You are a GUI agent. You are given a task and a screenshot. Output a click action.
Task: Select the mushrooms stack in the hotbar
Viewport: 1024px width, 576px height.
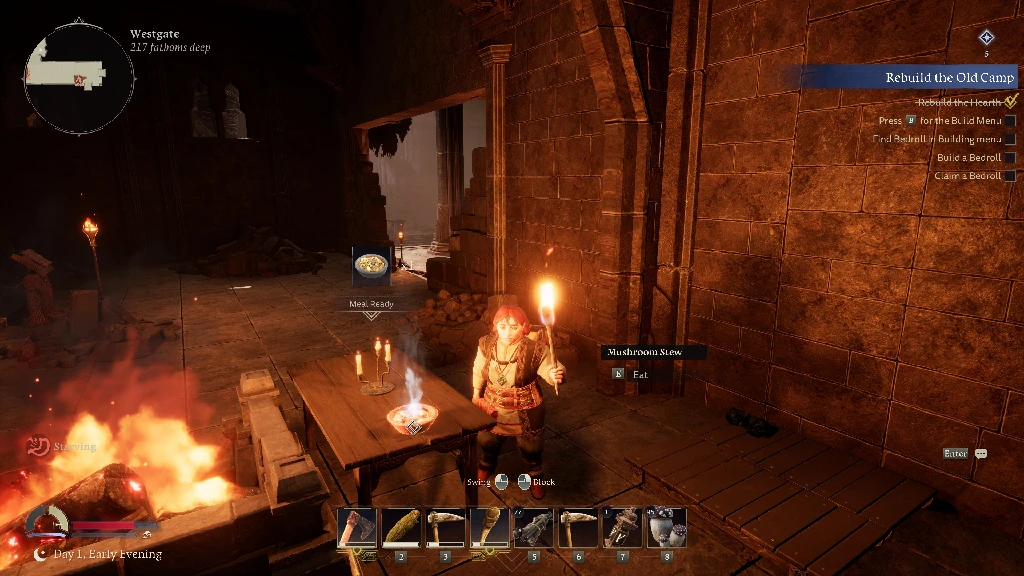pyautogui.click(x=666, y=528)
